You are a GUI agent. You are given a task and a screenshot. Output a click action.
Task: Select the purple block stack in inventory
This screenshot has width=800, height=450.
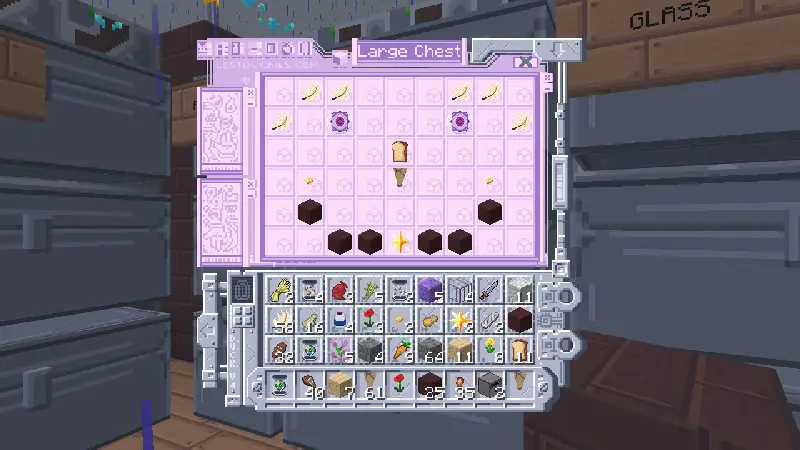[430, 290]
